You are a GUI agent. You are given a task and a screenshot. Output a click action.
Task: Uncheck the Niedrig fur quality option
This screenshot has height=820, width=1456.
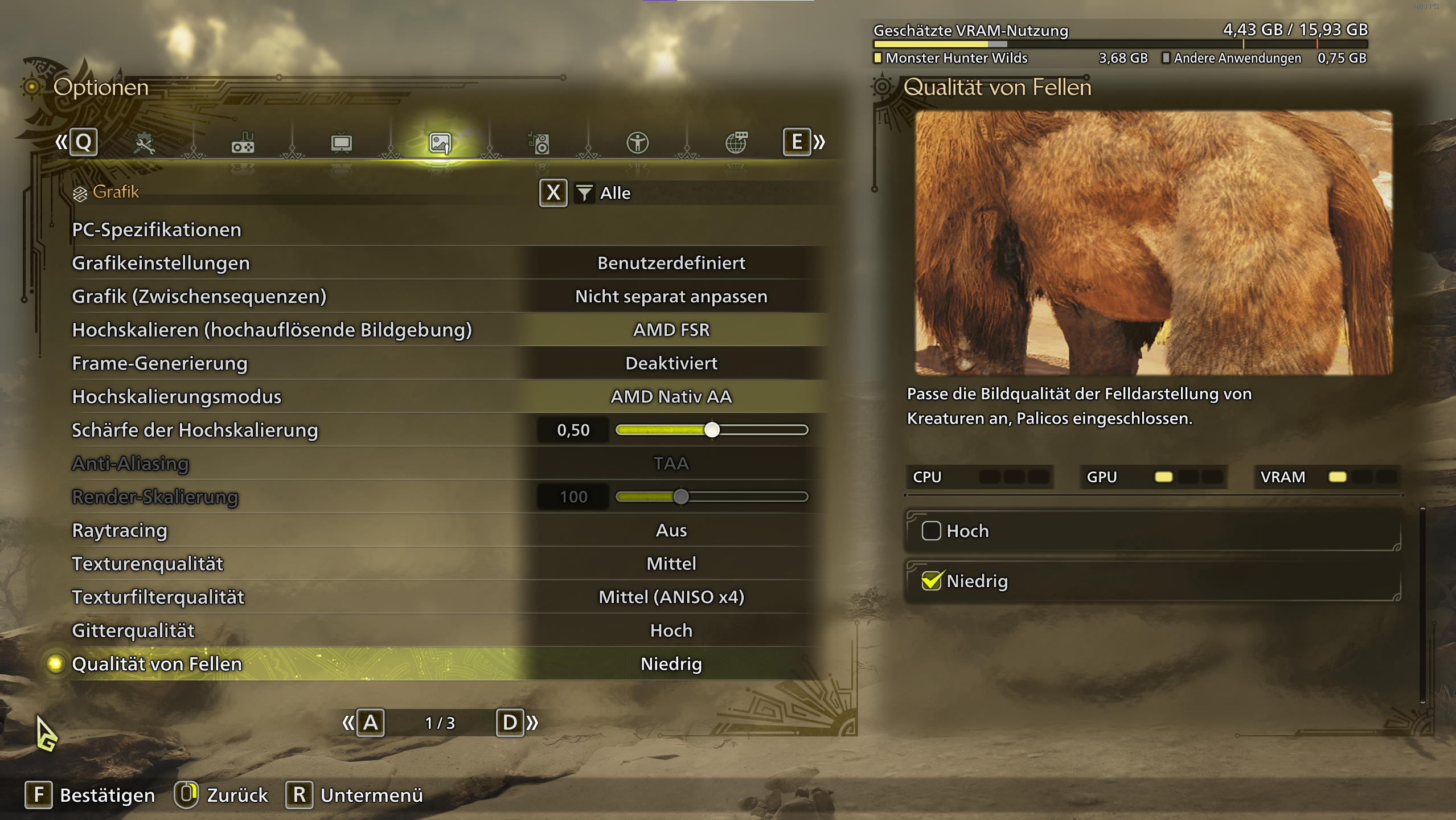[x=932, y=580]
